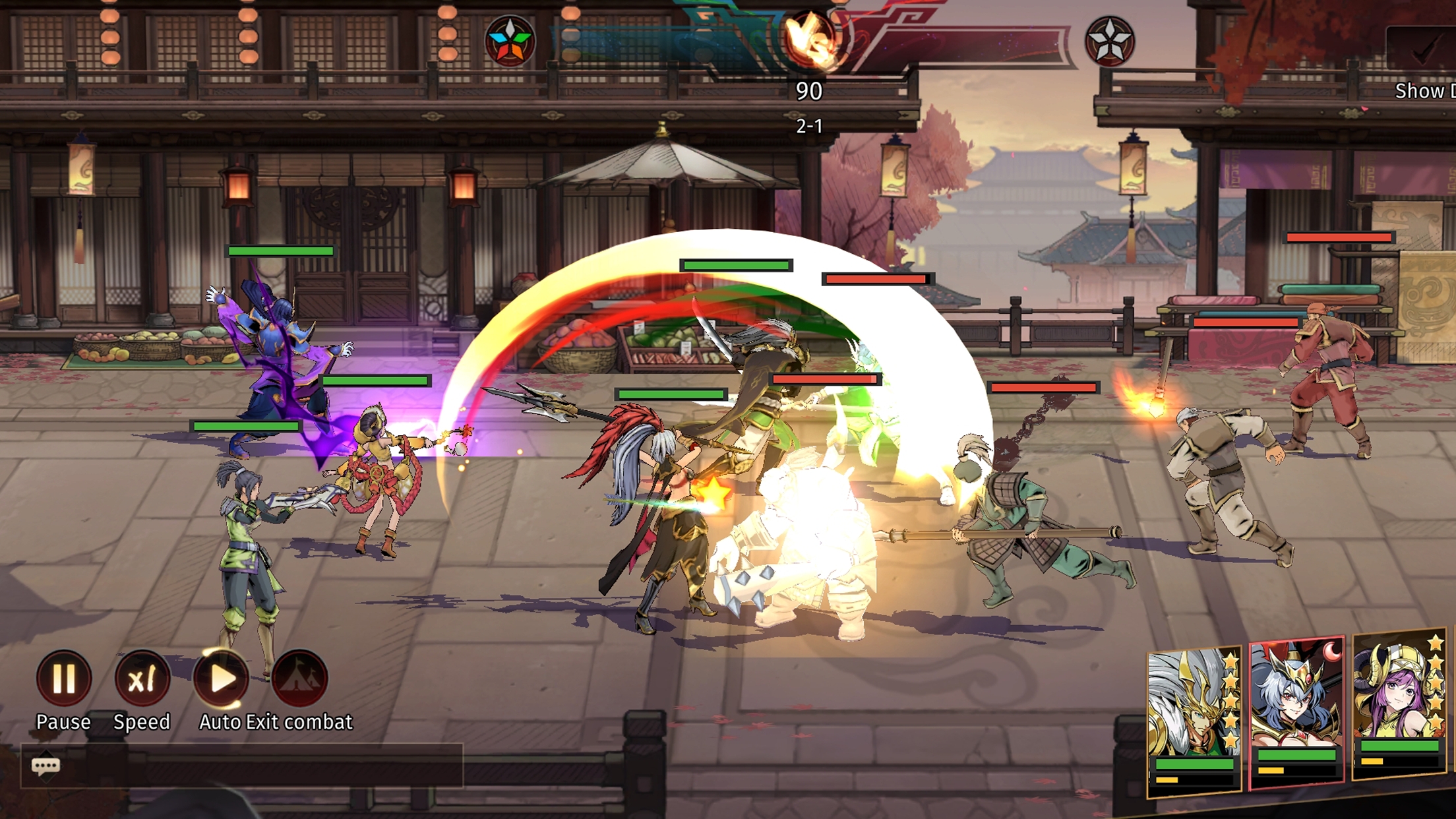Click the allied faction emblem at top left
The image size is (1456, 819).
point(511,40)
